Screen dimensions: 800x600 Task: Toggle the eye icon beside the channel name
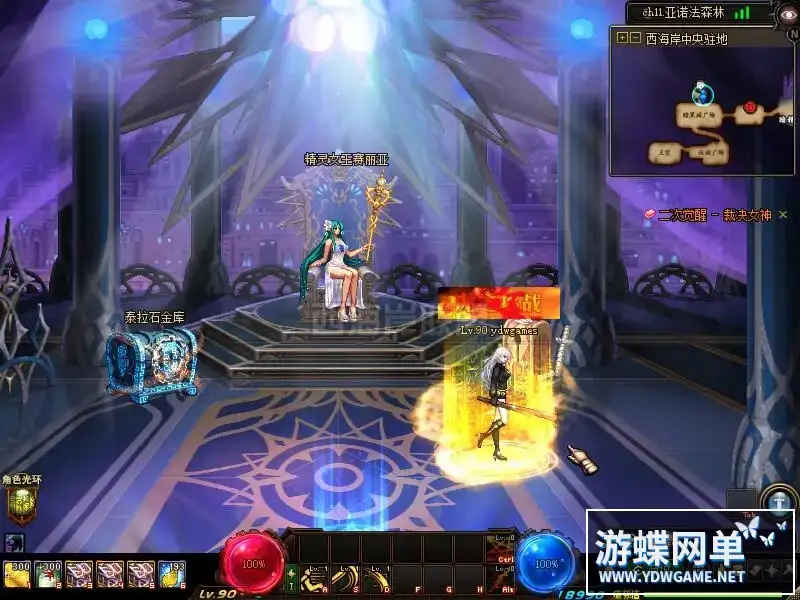[790, 13]
